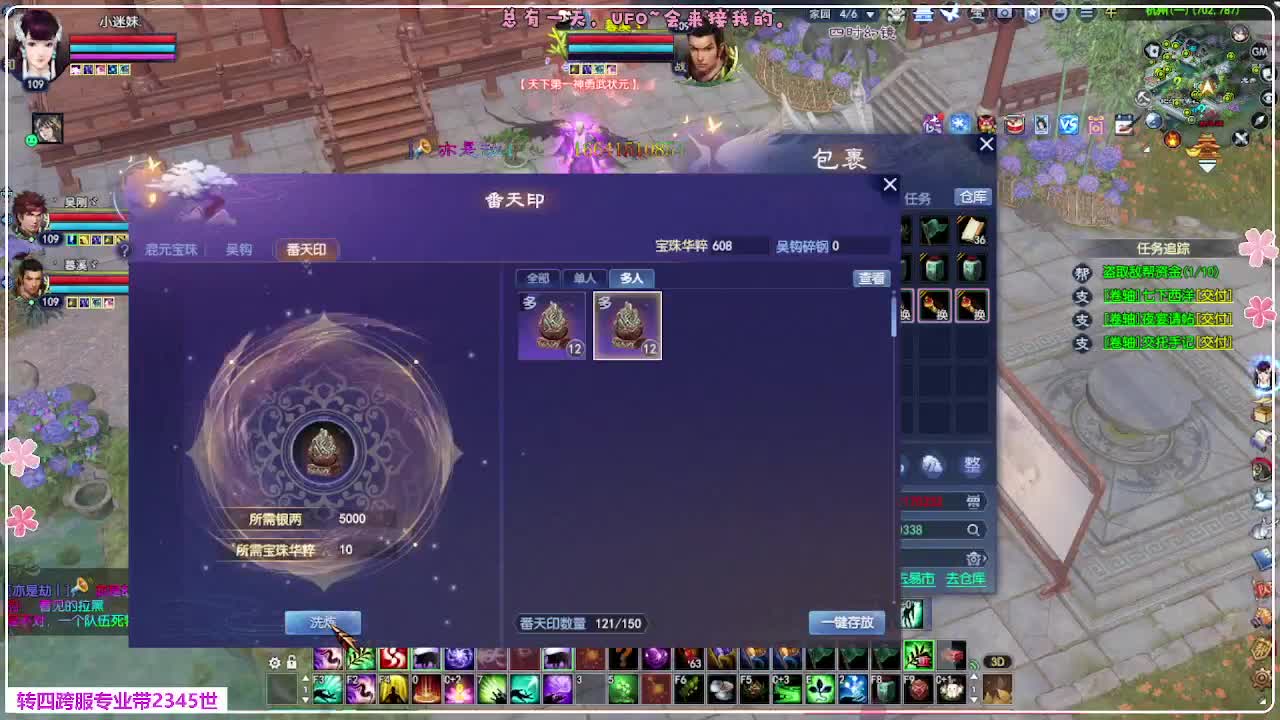Open the VS cross-server arena icon
Viewport: 1280px width, 720px height.
pyautogui.click(x=1067, y=125)
